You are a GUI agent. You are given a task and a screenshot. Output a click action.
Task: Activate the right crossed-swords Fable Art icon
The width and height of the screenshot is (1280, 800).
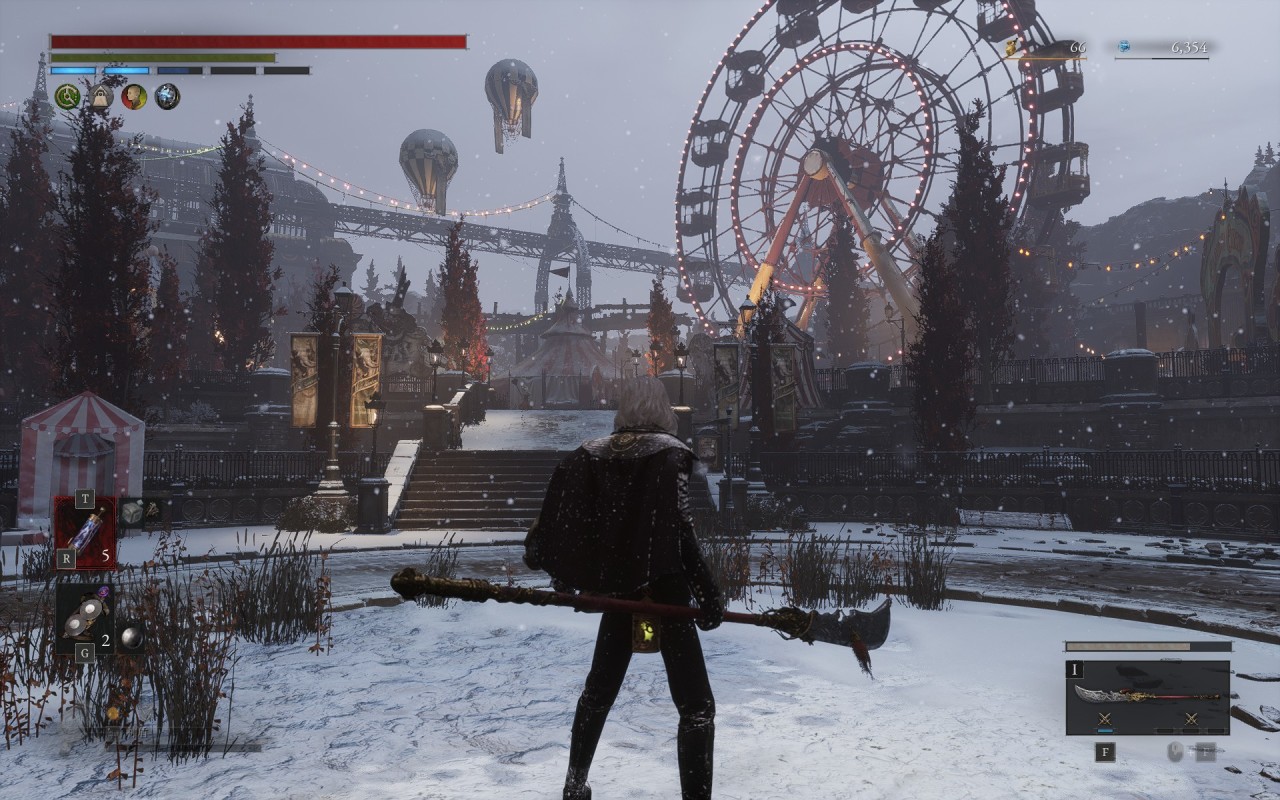1191,719
